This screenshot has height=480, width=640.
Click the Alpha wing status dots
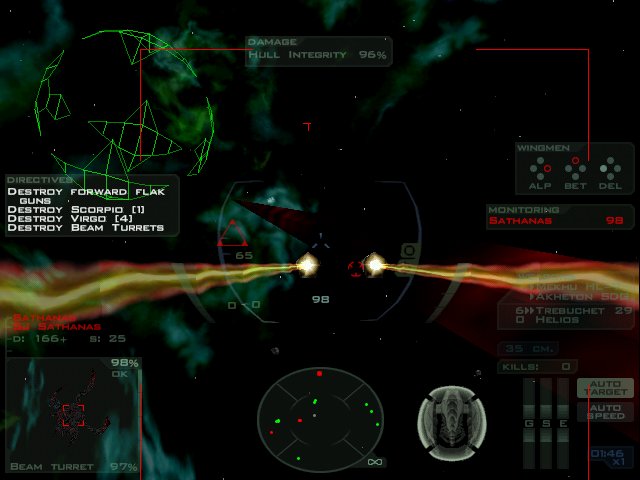click(x=540, y=167)
